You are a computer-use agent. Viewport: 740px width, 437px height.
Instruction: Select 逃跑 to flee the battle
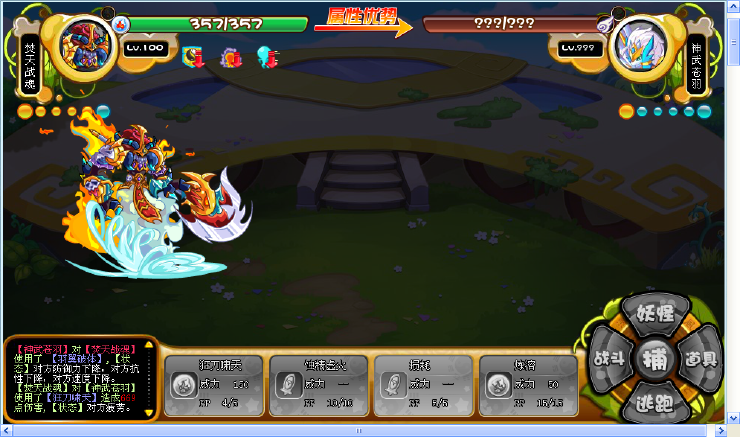point(656,402)
